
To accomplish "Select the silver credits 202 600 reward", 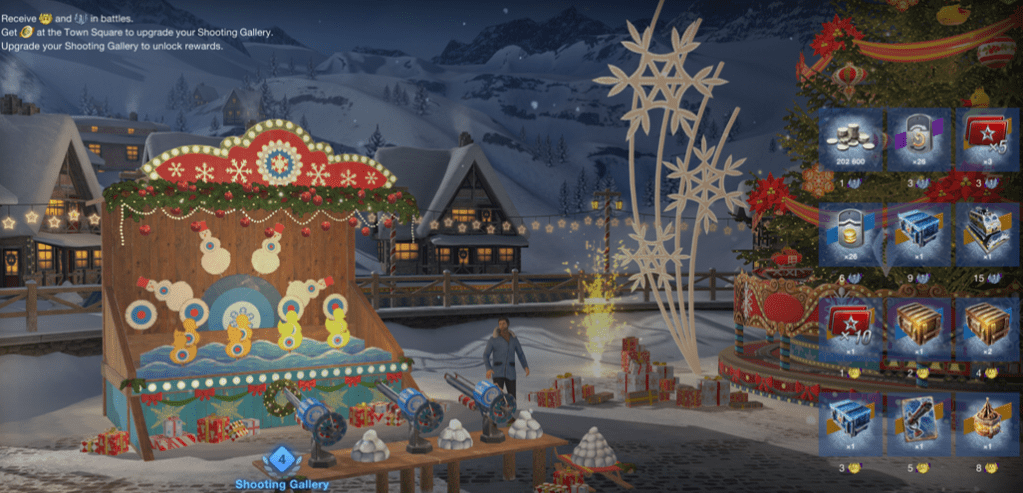I will click(848, 139).
